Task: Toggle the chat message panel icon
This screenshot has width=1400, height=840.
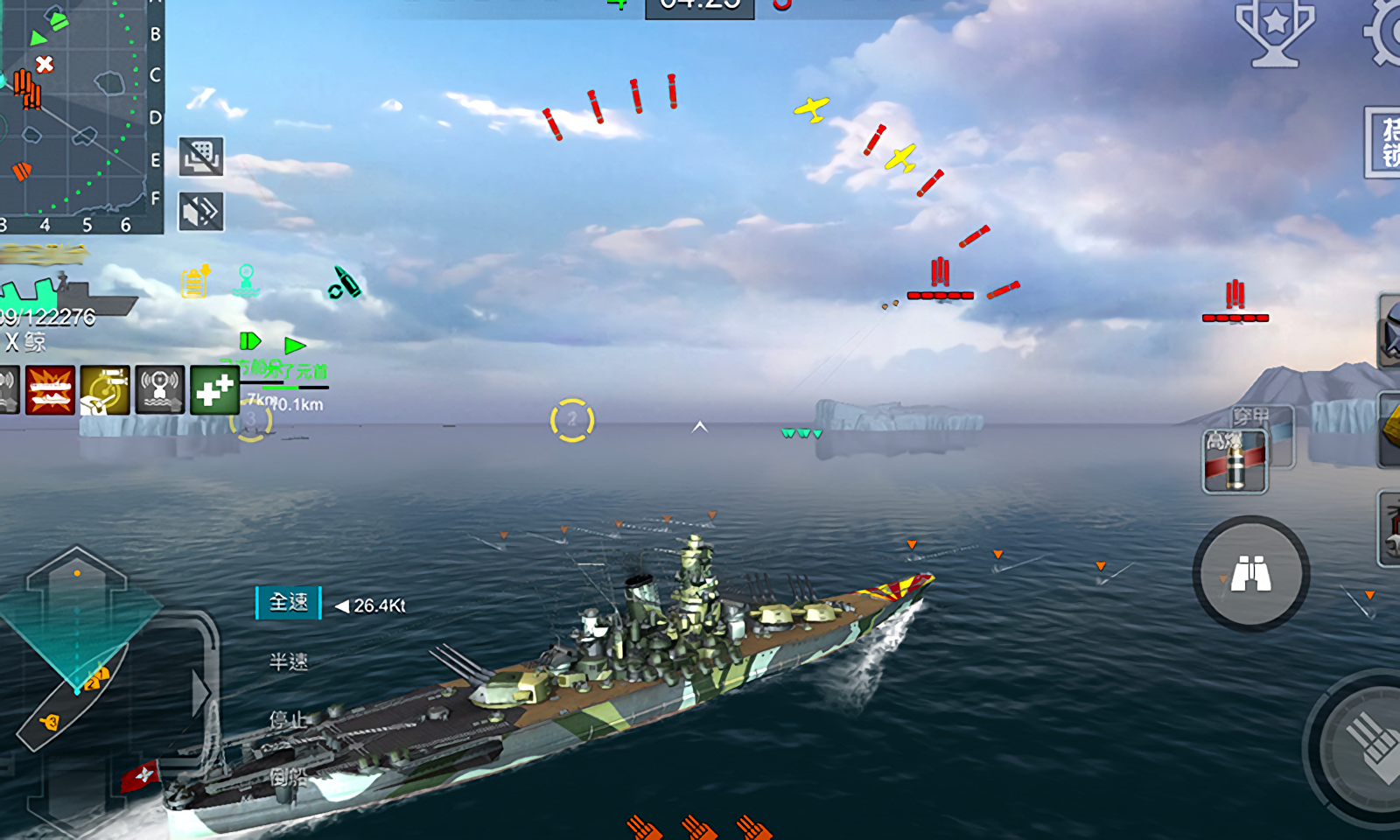Action: (x=201, y=157)
